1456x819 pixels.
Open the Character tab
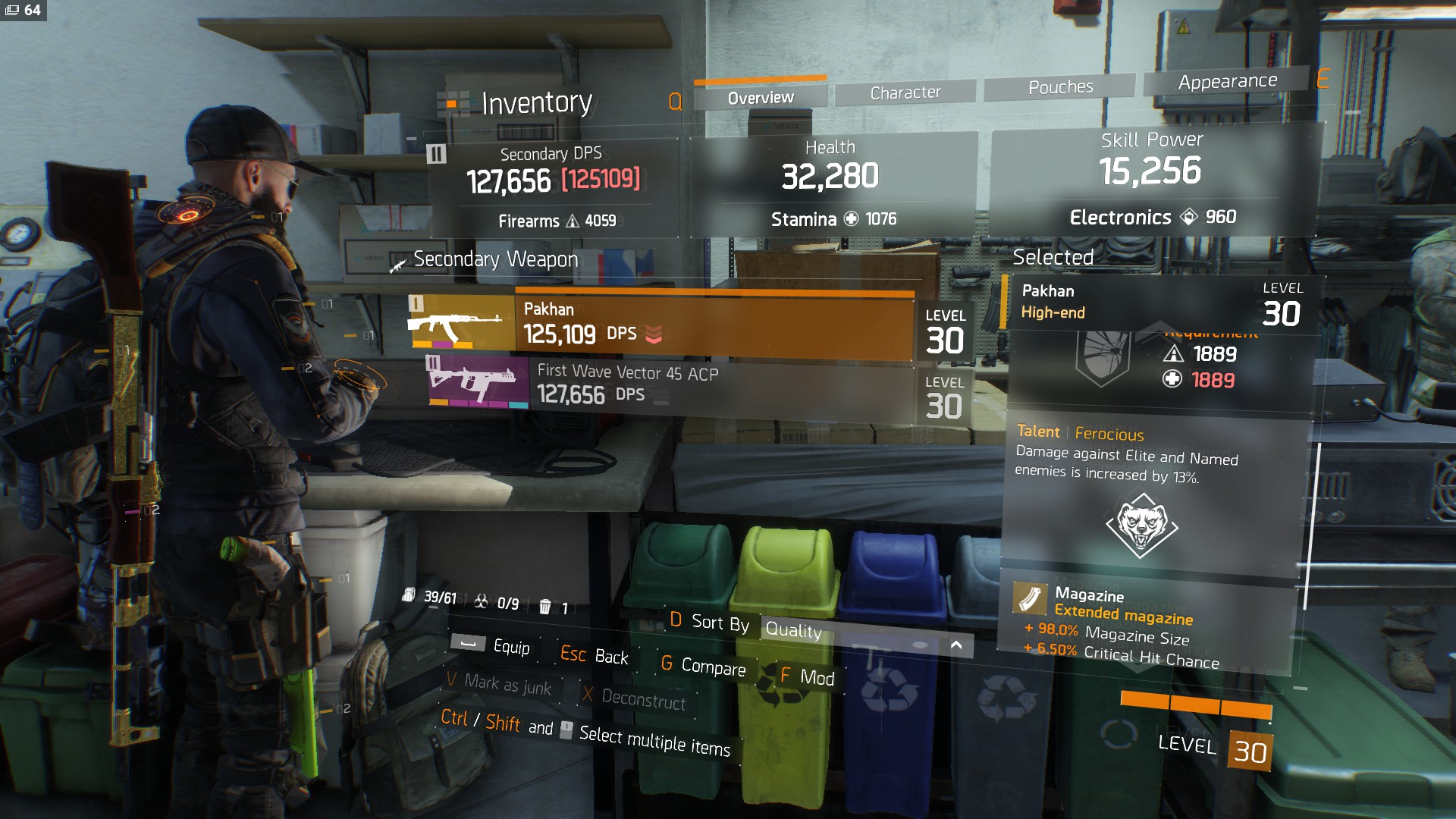coord(905,93)
